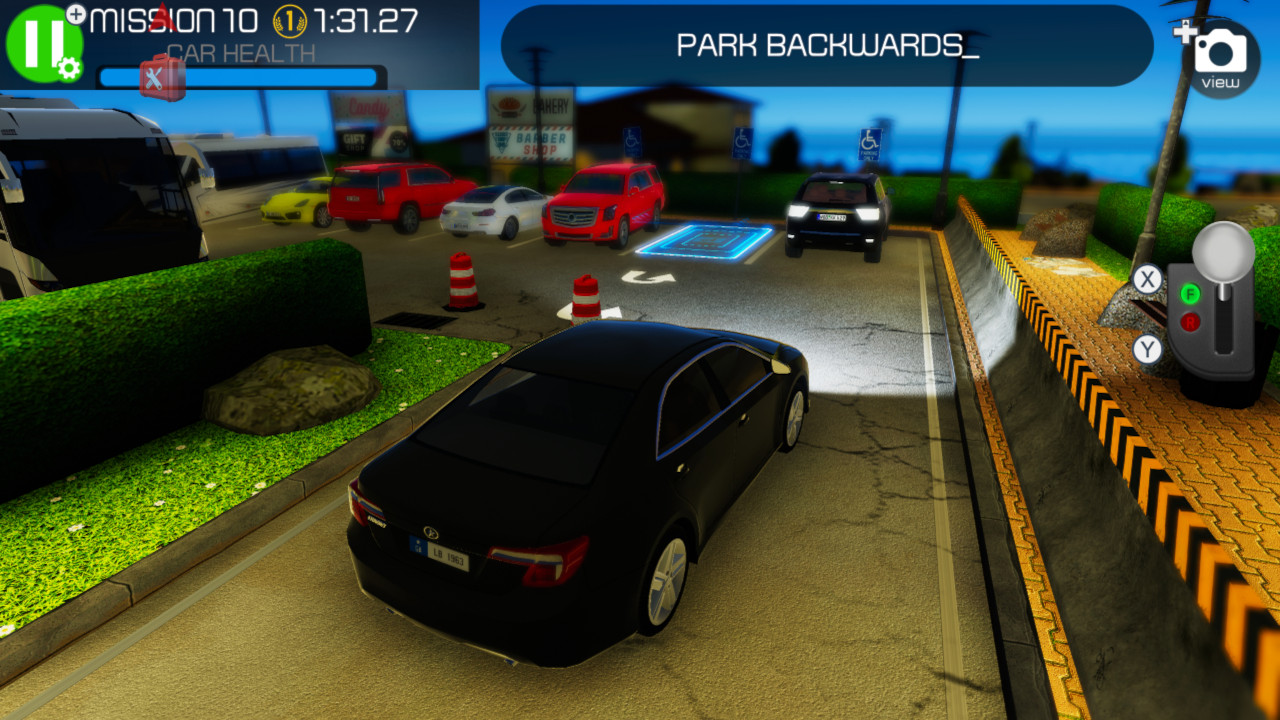This screenshot has height=720, width=1280.
Task: Click the CAR HEALTH text label
Action: [240, 49]
